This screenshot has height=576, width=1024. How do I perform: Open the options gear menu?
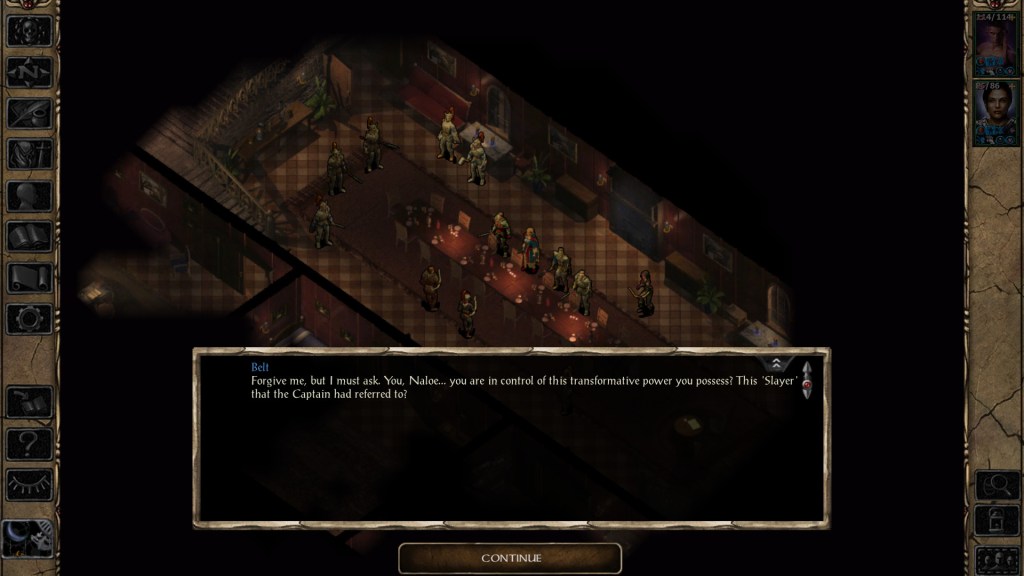click(x=29, y=319)
